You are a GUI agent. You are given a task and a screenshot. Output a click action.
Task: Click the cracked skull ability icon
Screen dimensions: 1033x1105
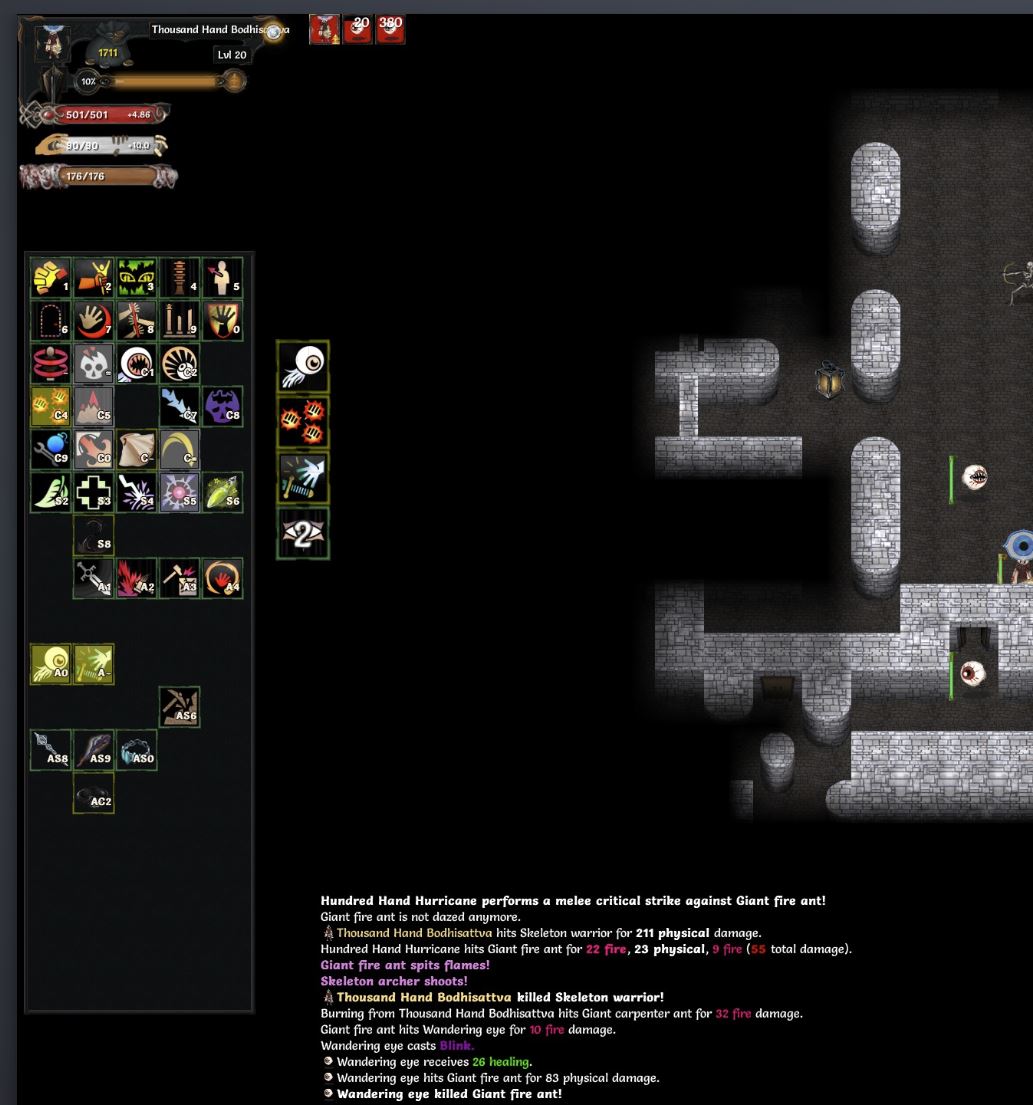tap(93, 363)
